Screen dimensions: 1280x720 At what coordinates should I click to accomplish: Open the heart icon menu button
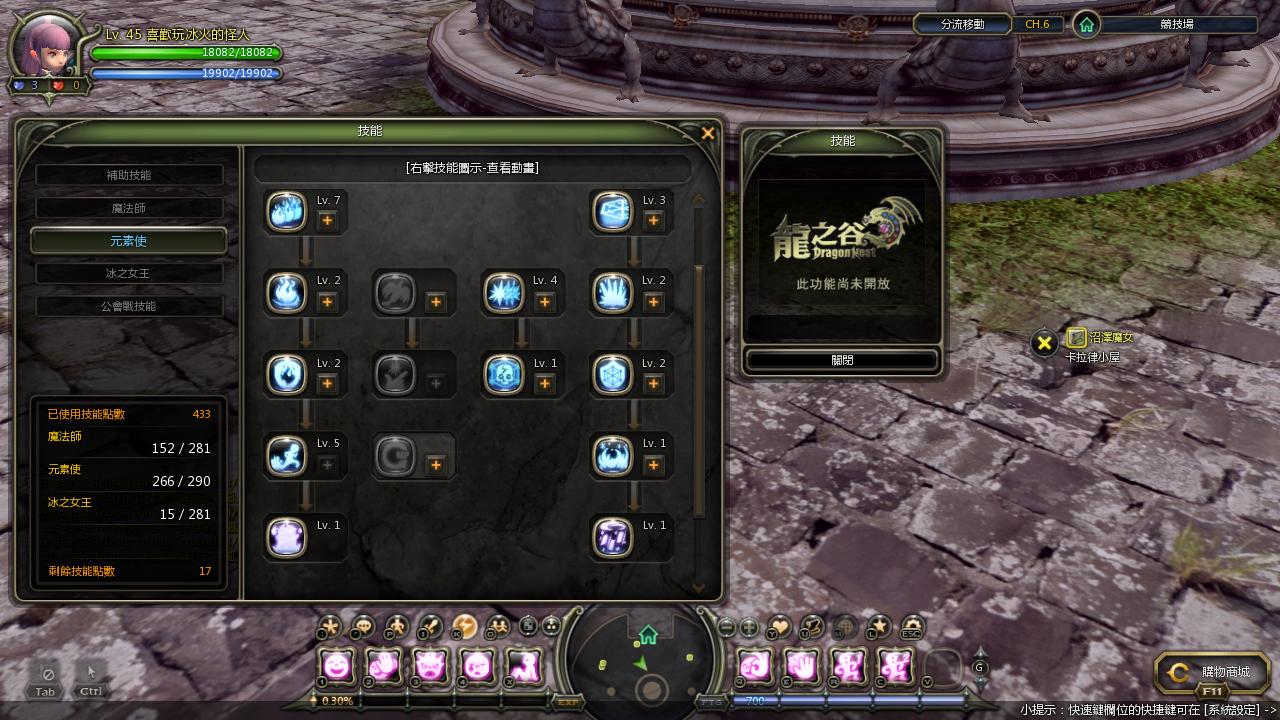tap(780, 627)
